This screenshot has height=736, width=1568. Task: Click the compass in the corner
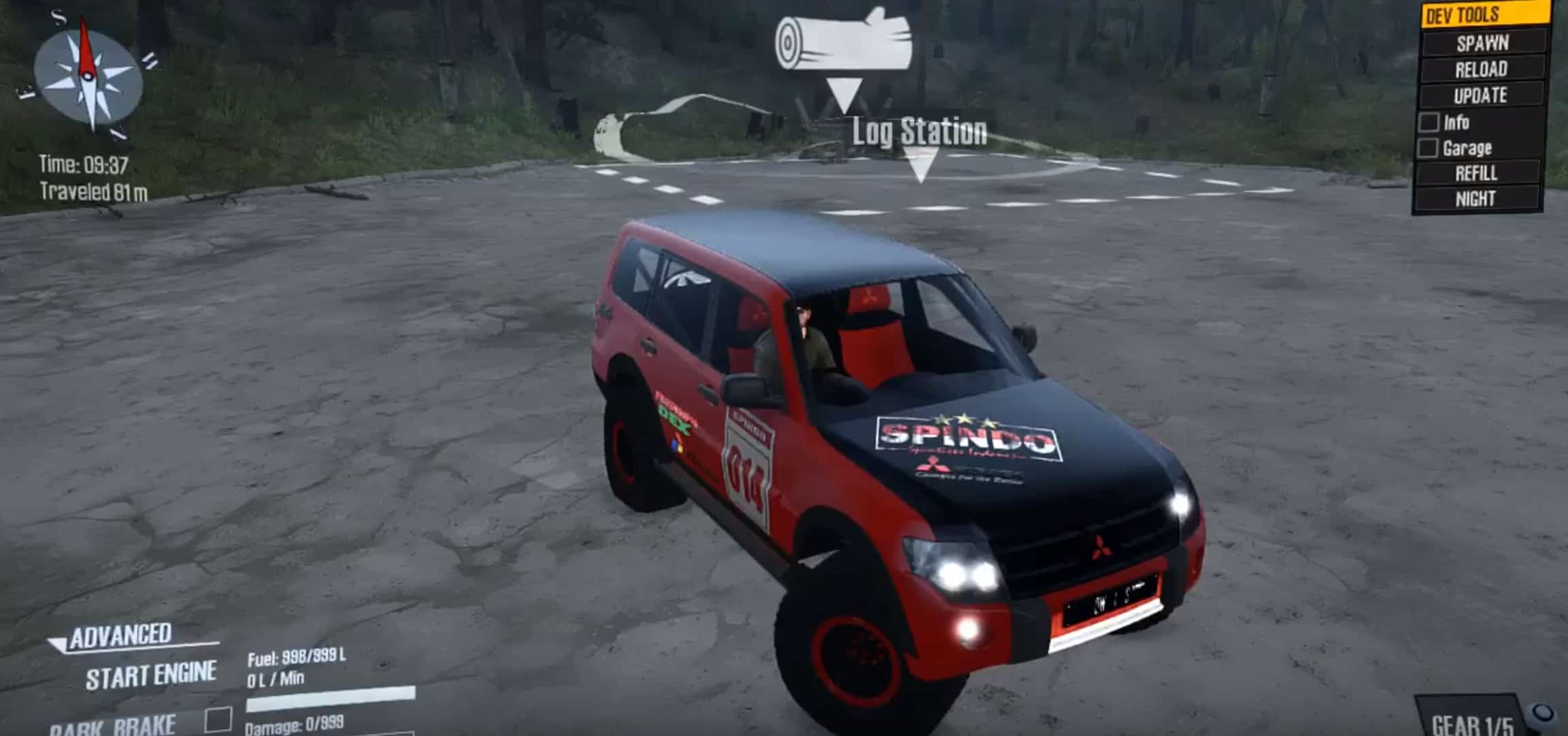coord(89,78)
